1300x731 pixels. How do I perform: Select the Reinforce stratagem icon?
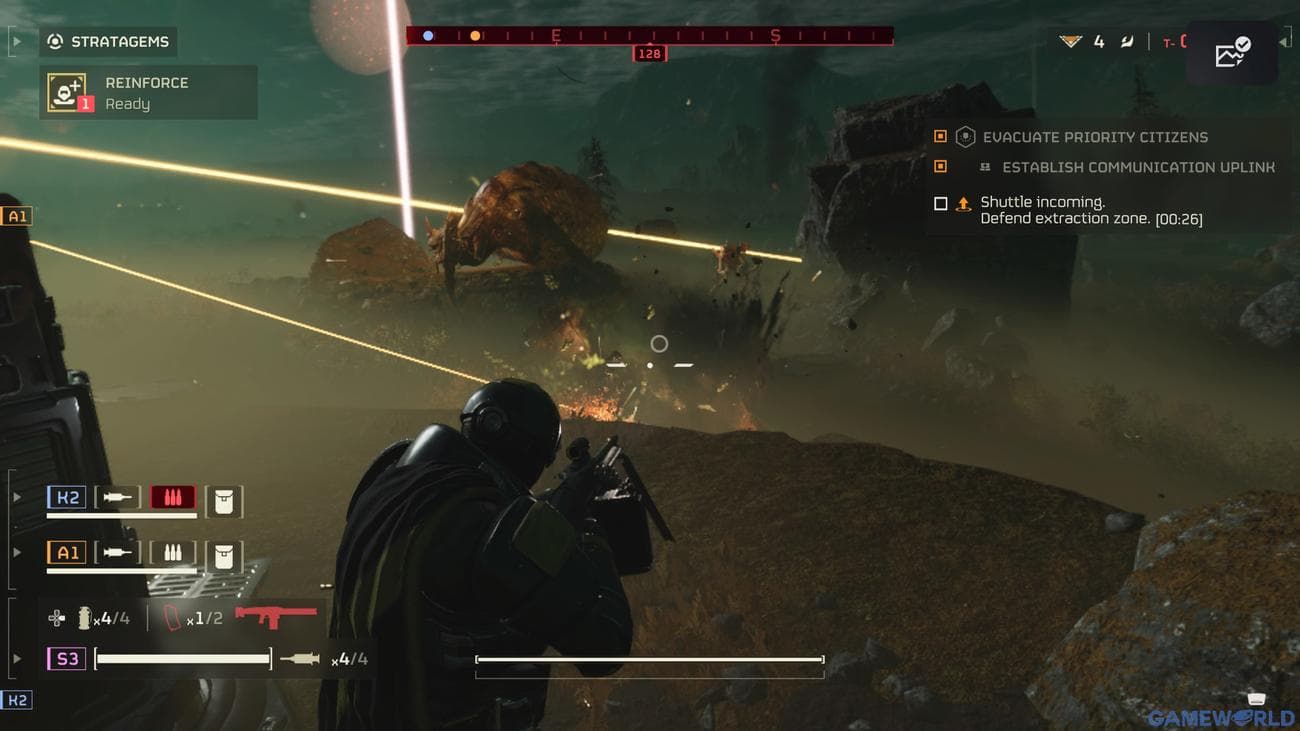(67, 92)
